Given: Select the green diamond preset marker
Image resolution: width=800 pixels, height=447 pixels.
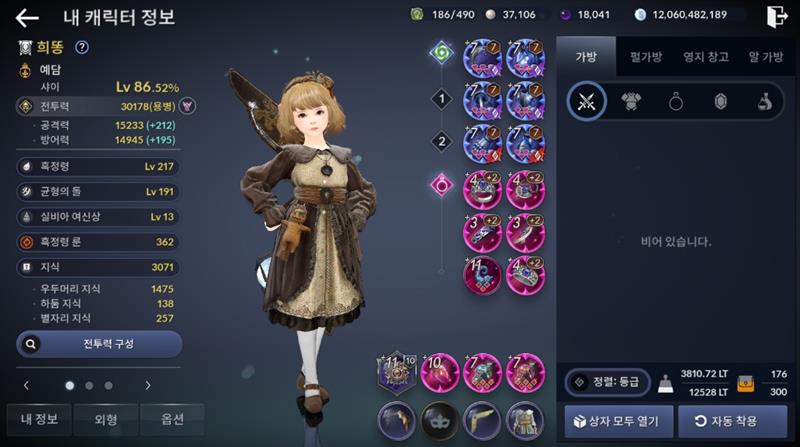Looking at the screenshot, I should [x=441, y=51].
